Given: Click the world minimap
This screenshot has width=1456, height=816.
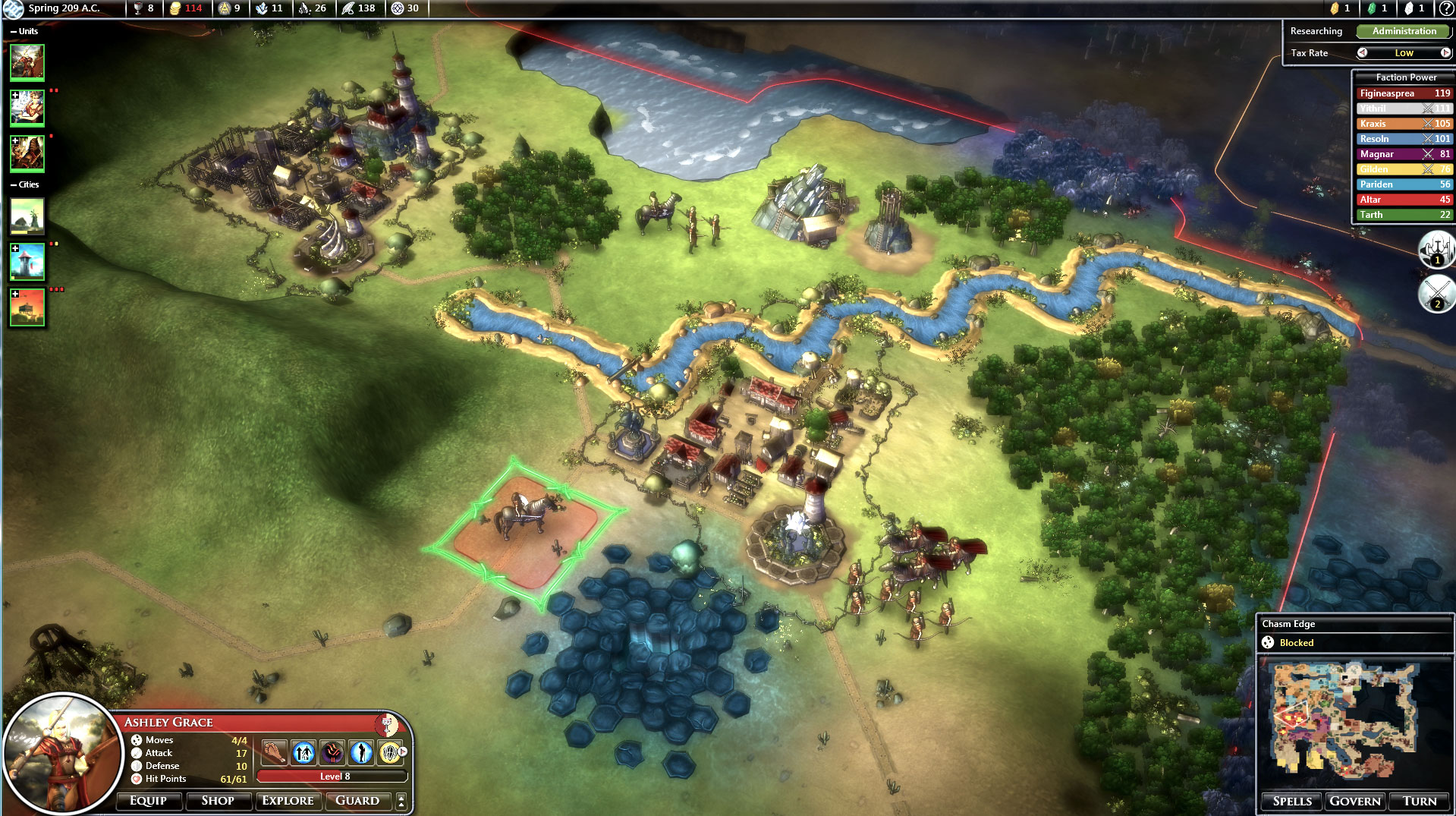Looking at the screenshot, I should [1343, 721].
